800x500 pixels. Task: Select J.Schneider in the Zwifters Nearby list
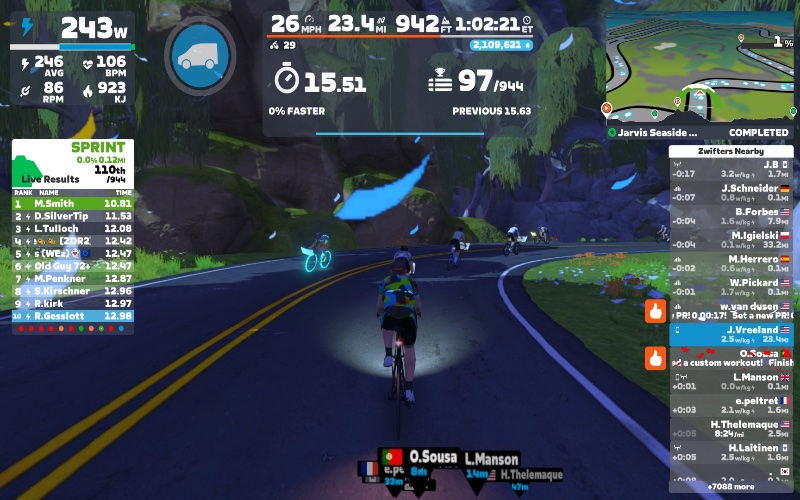[731, 192]
